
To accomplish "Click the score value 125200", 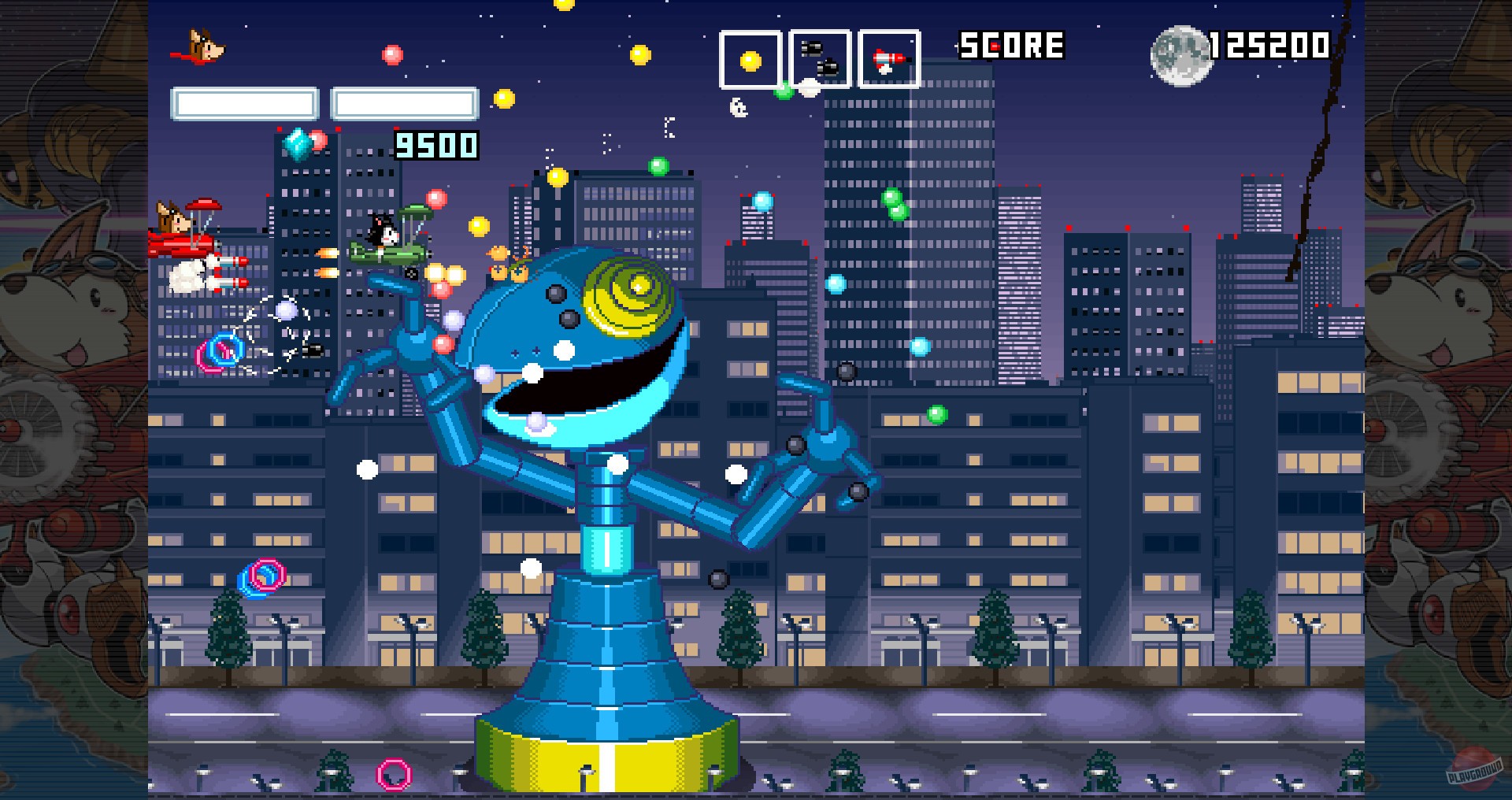I will (1268, 45).
